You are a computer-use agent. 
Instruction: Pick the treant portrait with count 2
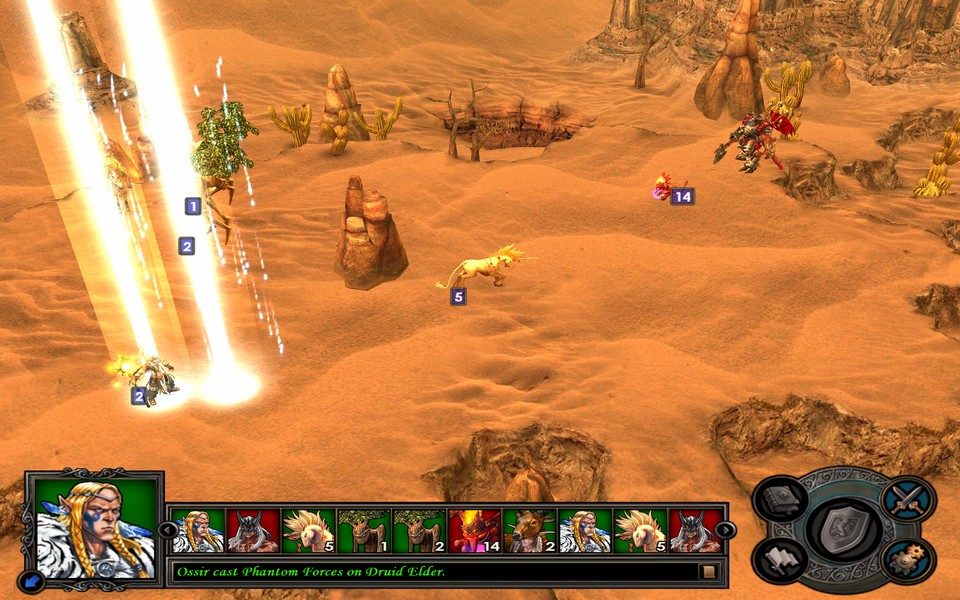tap(418, 531)
